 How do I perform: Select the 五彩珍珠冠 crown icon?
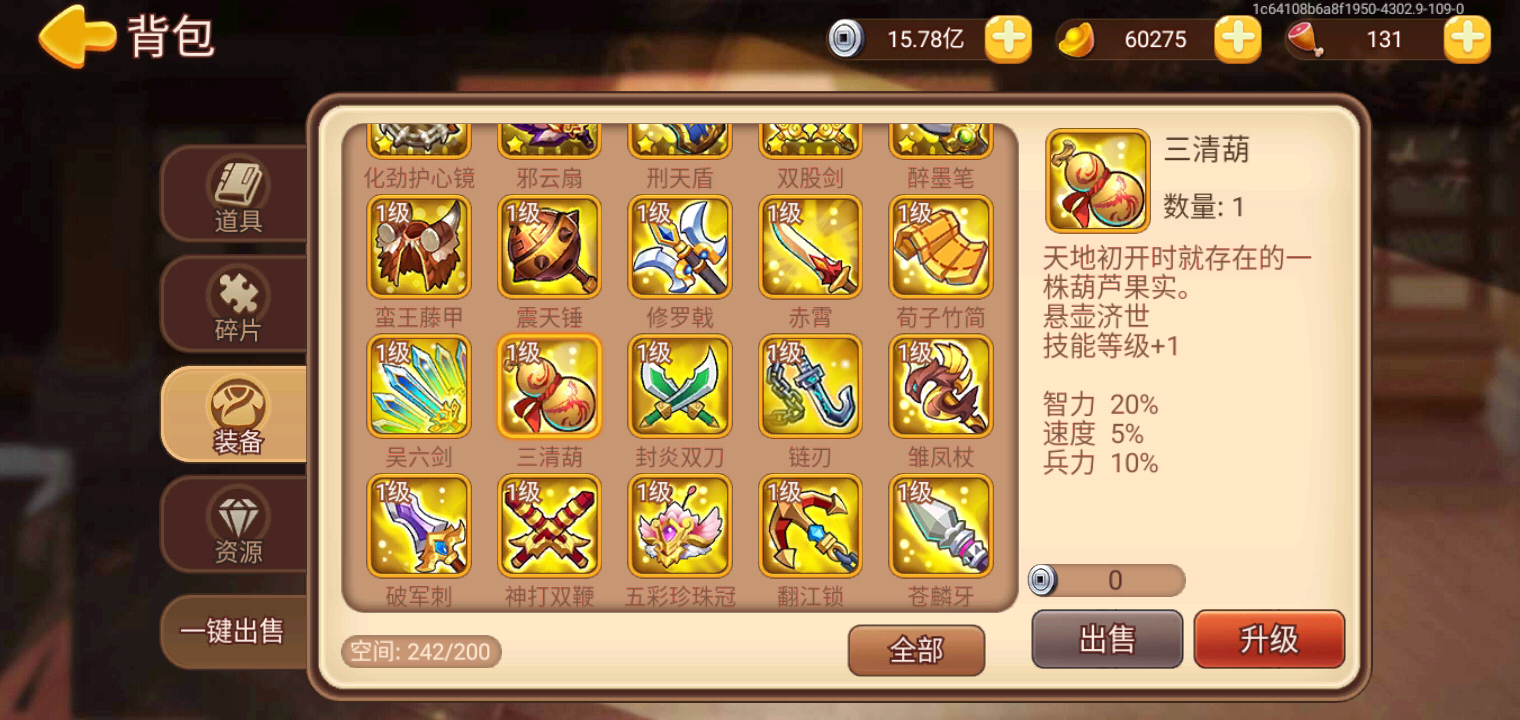[679, 524]
